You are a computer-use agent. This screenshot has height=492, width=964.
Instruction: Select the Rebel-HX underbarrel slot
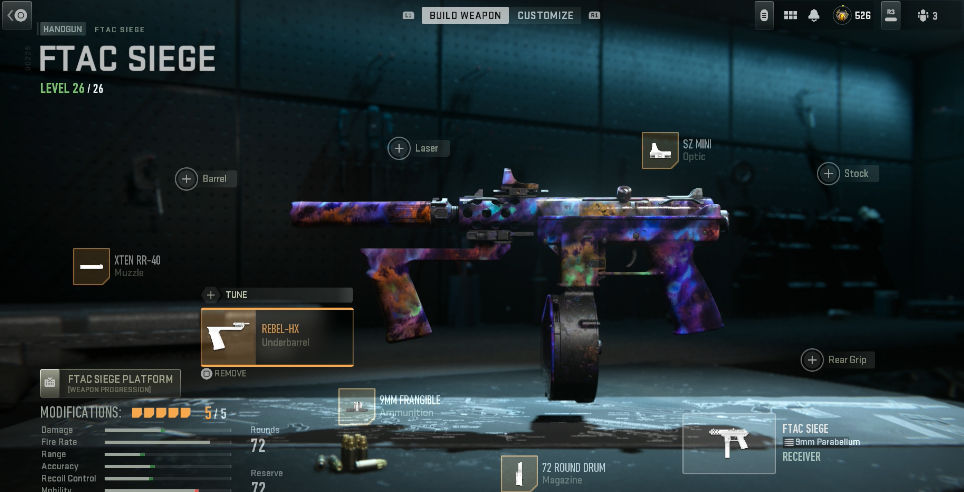[277, 337]
